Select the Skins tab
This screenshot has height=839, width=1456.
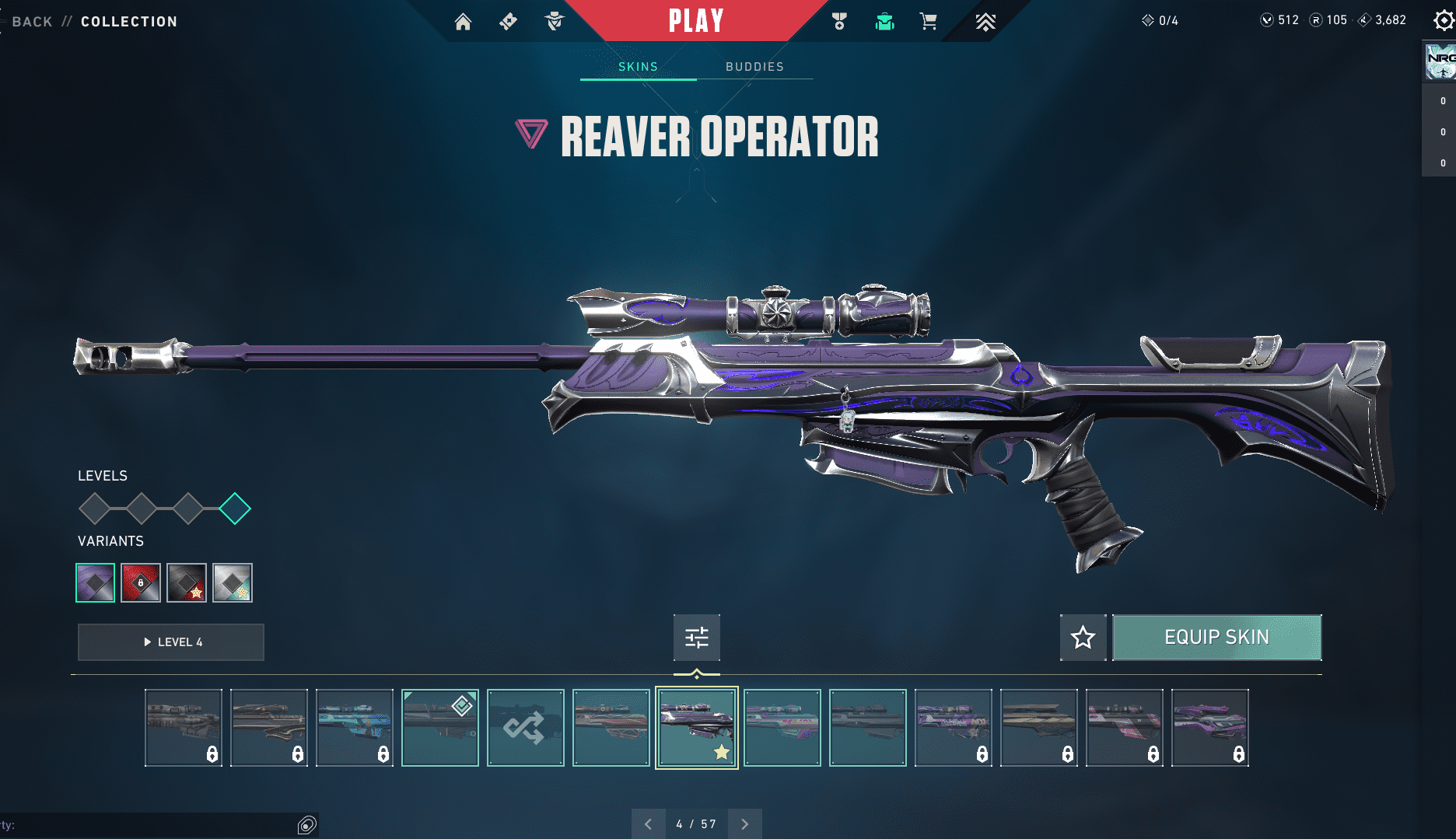(638, 67)
